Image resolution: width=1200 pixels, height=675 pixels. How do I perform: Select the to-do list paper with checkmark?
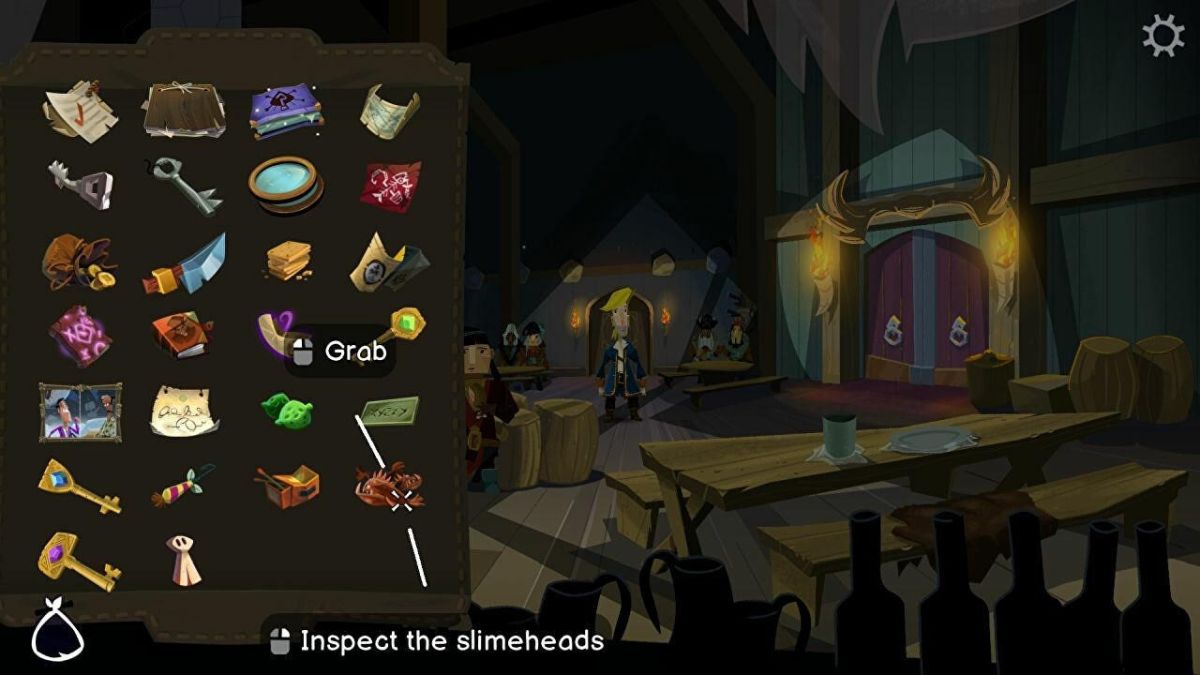click(80, 111)
